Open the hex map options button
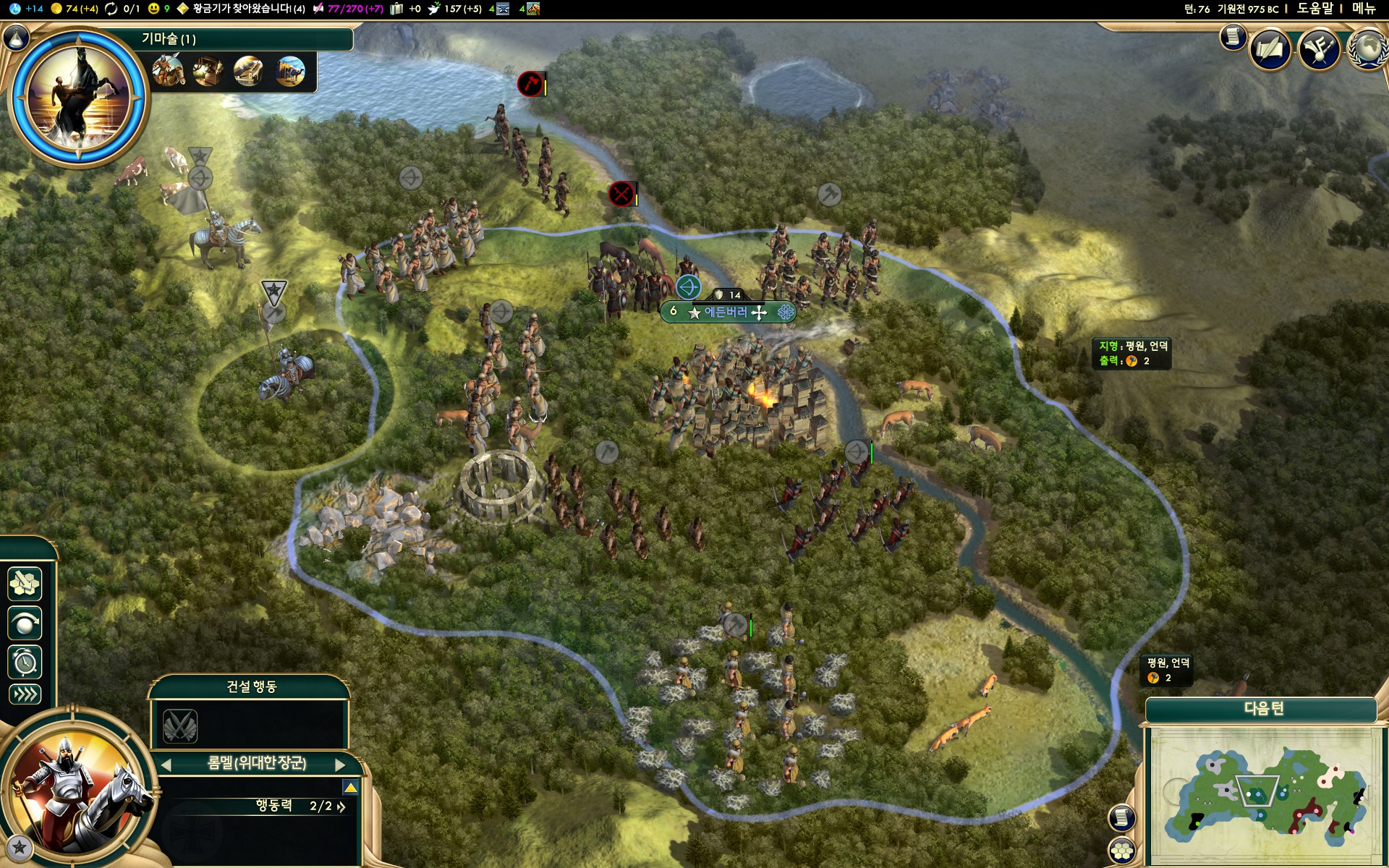Viewport: 1389px width, 868px height. (x=1122, y=851)
